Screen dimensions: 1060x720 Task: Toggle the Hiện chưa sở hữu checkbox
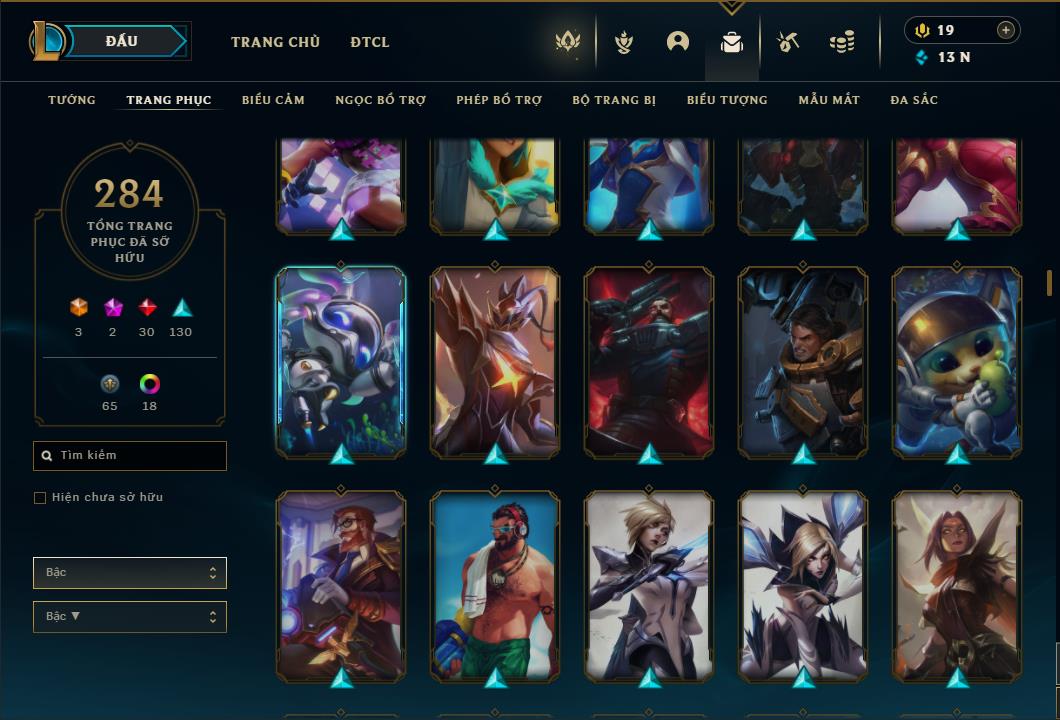(40, 498)
